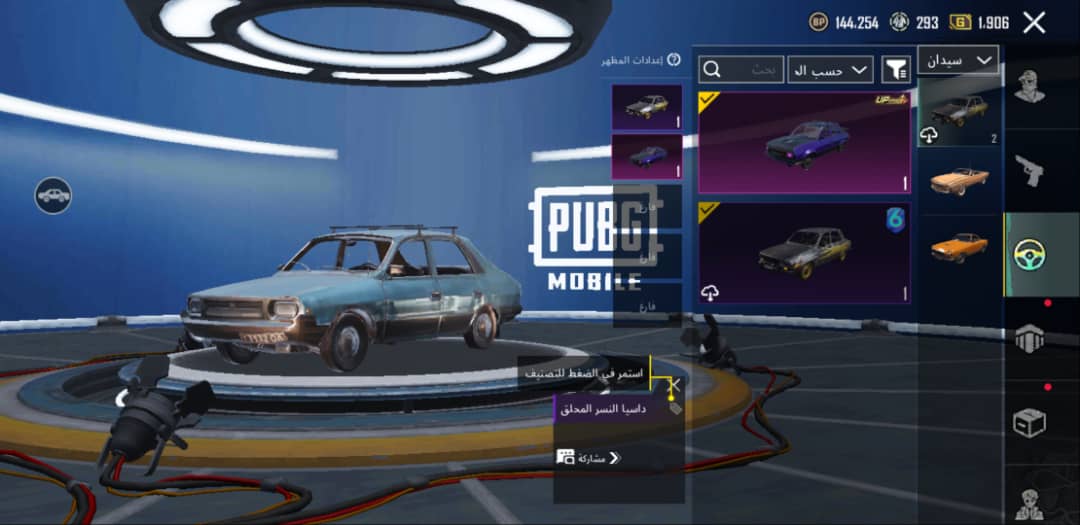1080x525 pixels.
Task: Open the parachute pack tab
Action: pyautogui.click(x=1030, y=339)
